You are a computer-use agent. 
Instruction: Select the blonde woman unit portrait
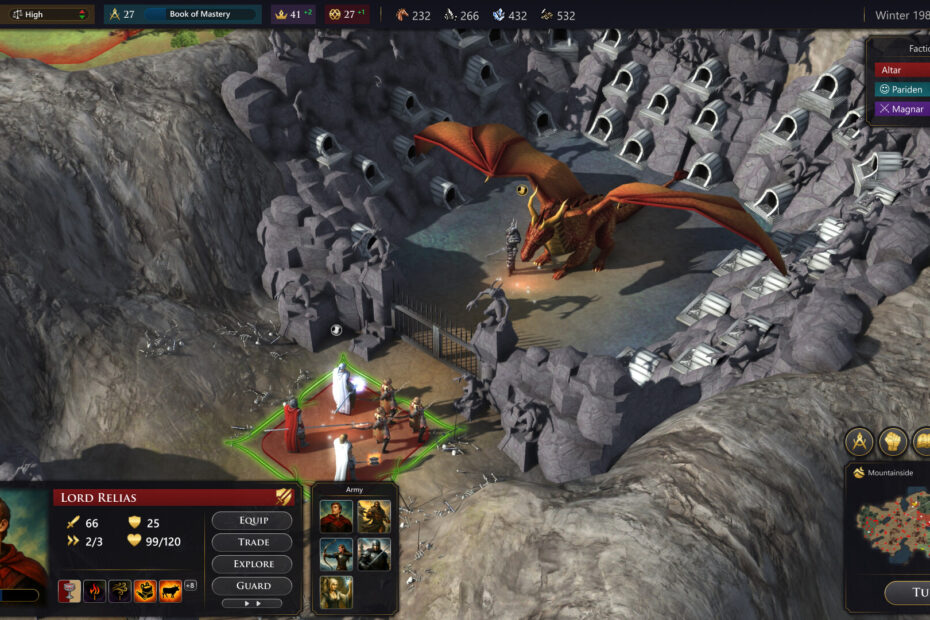pyautogui.click(x=336, y=590)
